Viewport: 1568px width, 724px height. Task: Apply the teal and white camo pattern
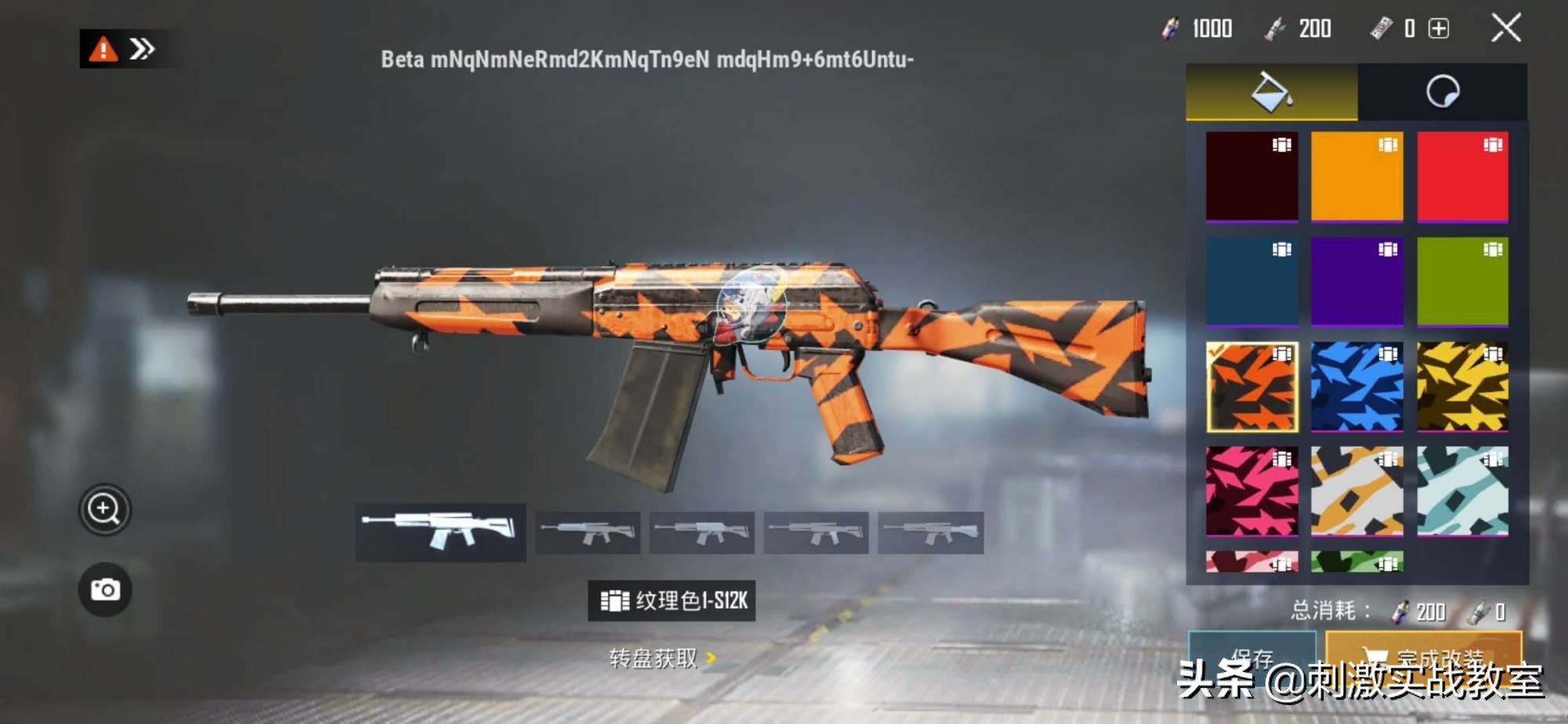coord(1462,491)
